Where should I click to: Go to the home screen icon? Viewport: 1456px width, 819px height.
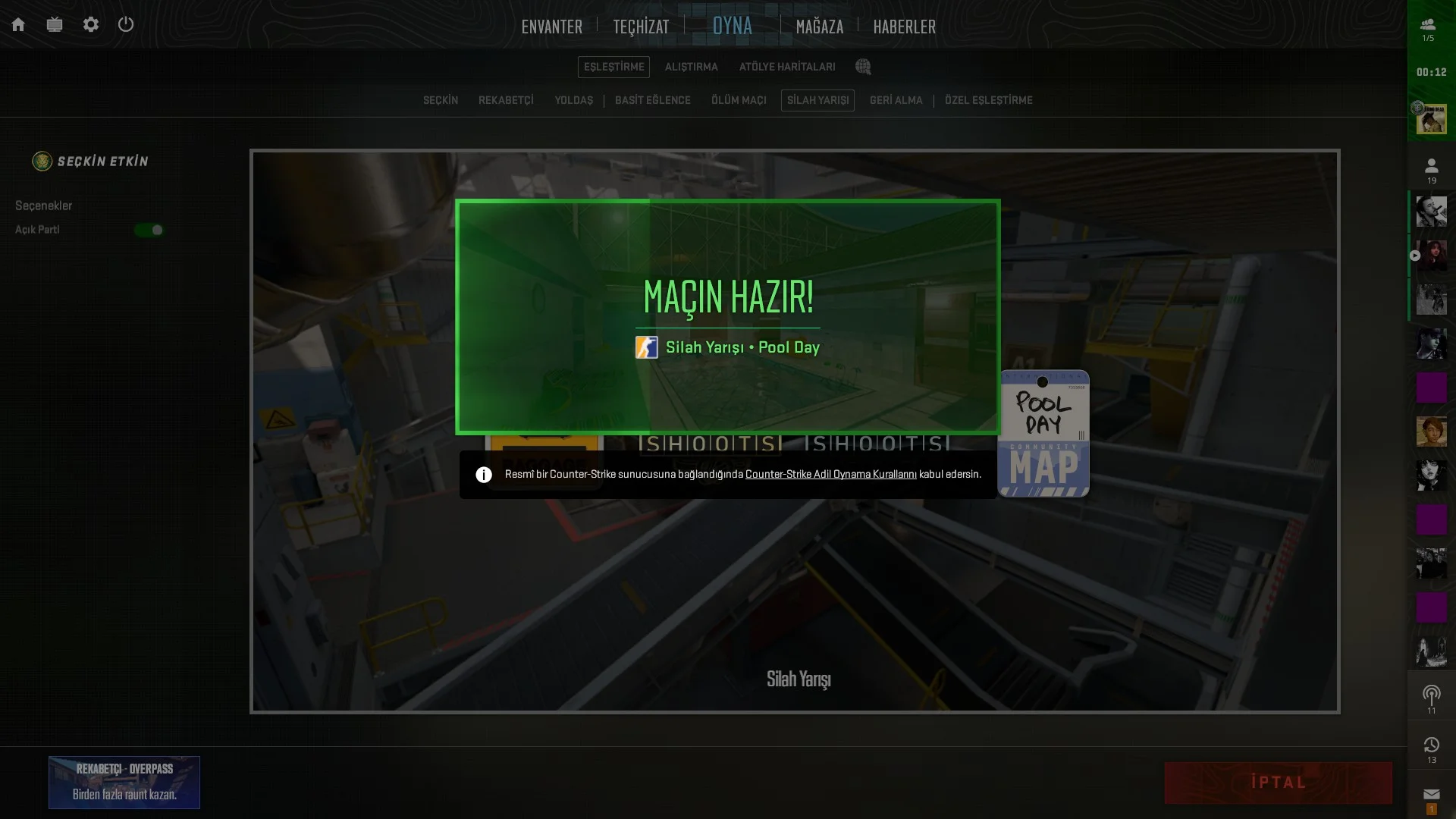coord(18,25)
